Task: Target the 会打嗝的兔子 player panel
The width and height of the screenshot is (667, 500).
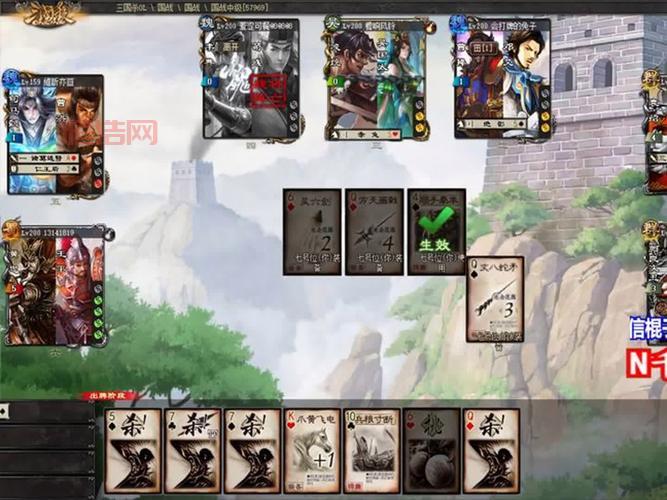Action: point(501,78)
